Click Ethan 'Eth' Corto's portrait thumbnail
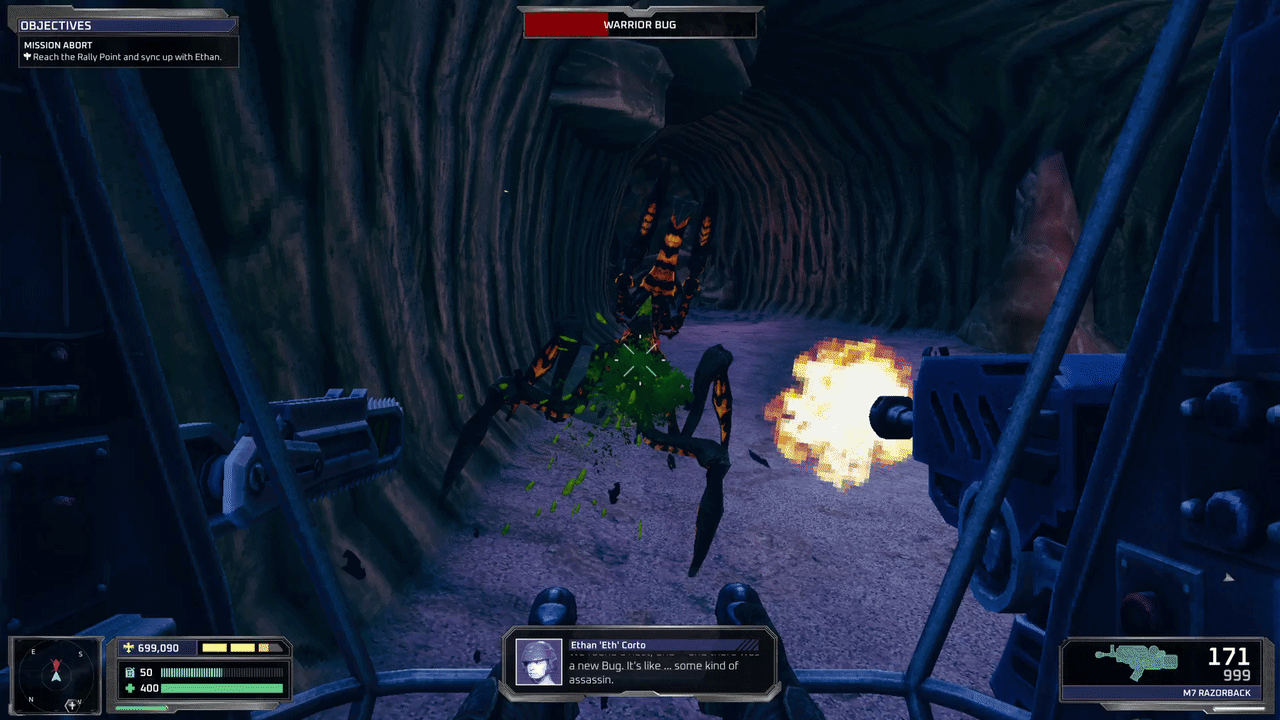The width and height of the screenshot is (1280, 720). 540,661
